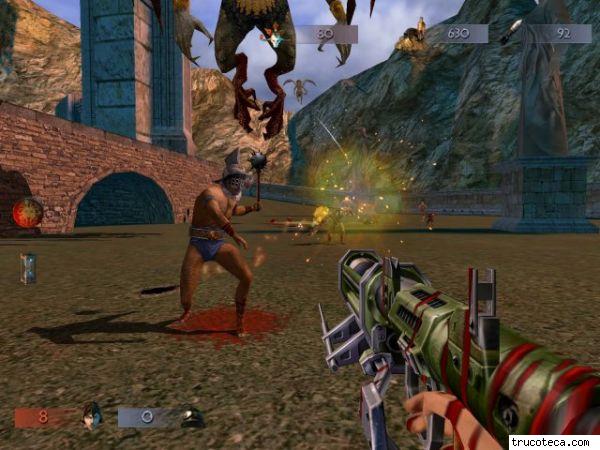The width and height of the screenshot is (600, 450).
Task: Click Sam's head health icon
Action: coord(90,416)
